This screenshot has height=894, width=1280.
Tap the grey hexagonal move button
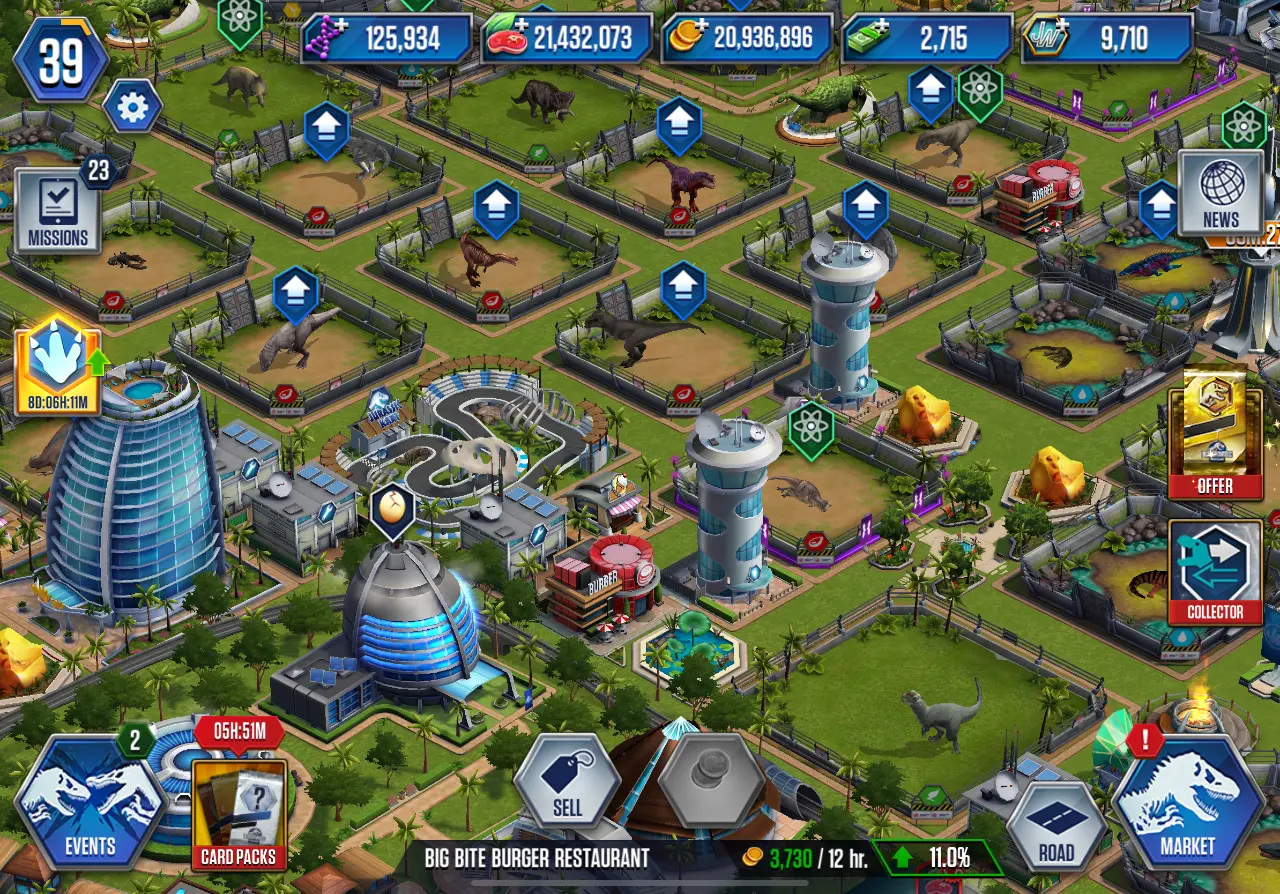[711, 781]
